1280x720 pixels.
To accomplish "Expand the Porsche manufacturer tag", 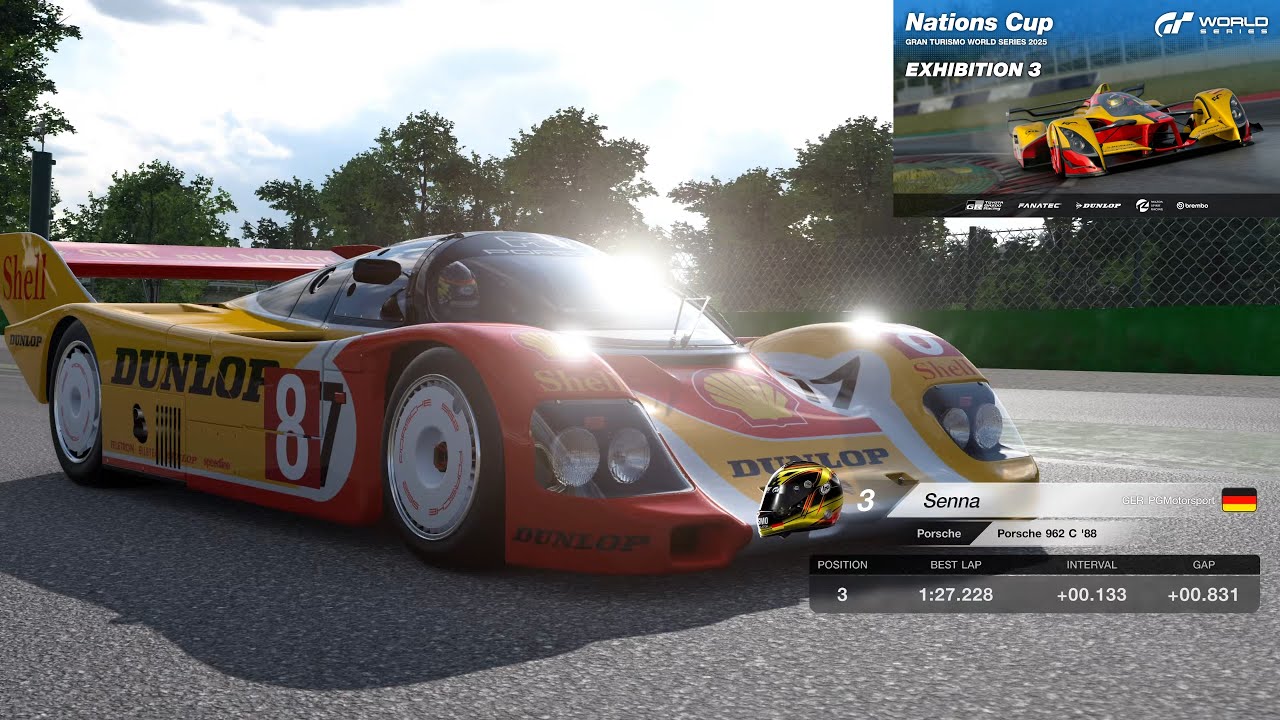I will click(938, 533).
